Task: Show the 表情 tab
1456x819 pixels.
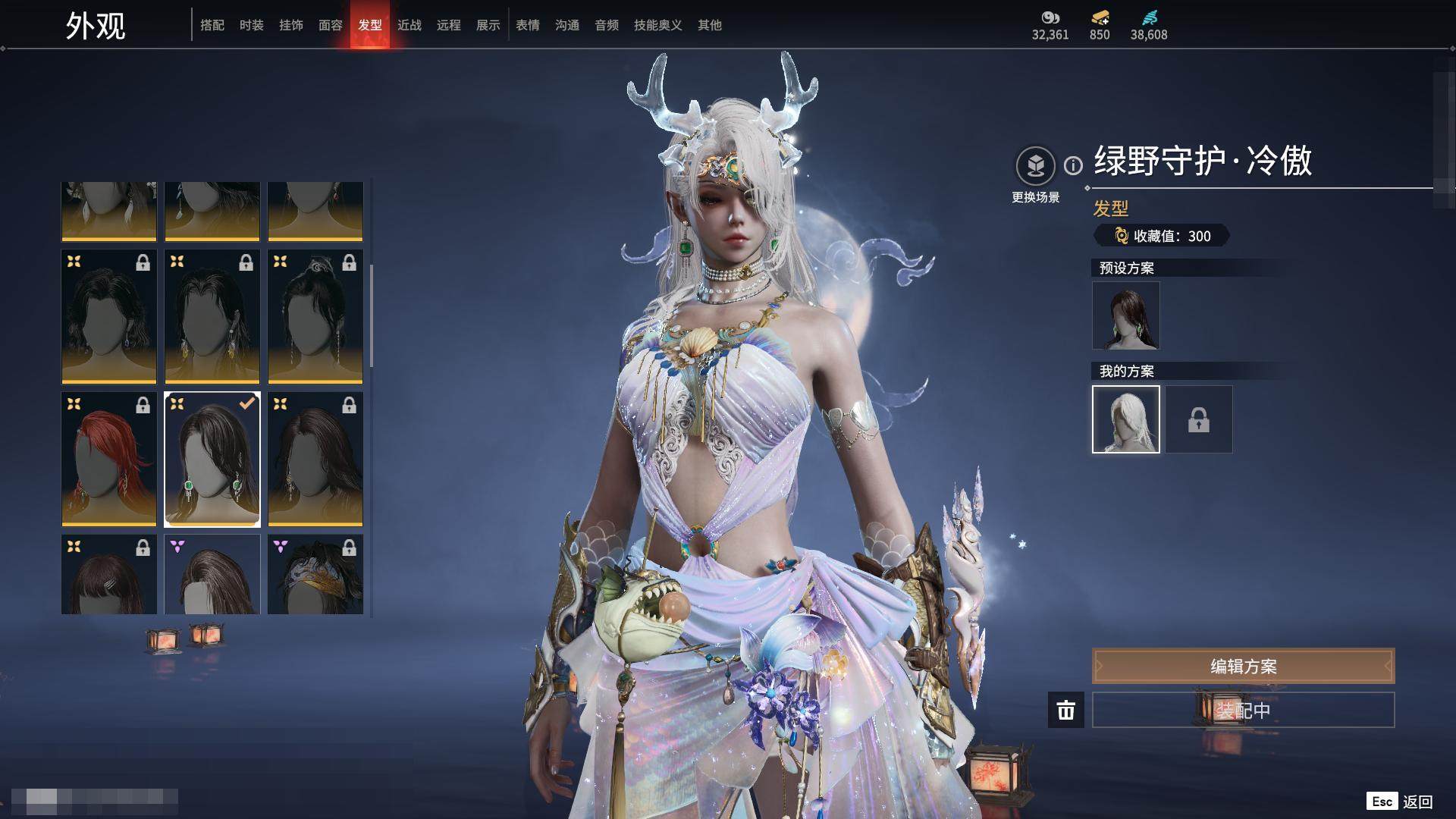Action: [528, 25]
